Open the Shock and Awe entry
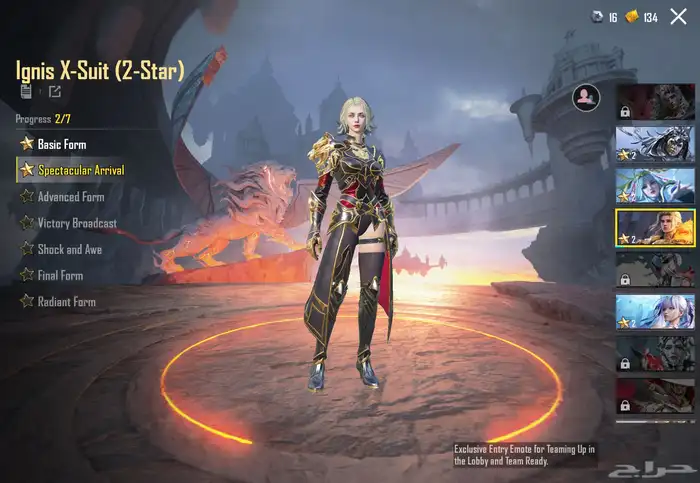The image size is (700, 483). point(69,249)
